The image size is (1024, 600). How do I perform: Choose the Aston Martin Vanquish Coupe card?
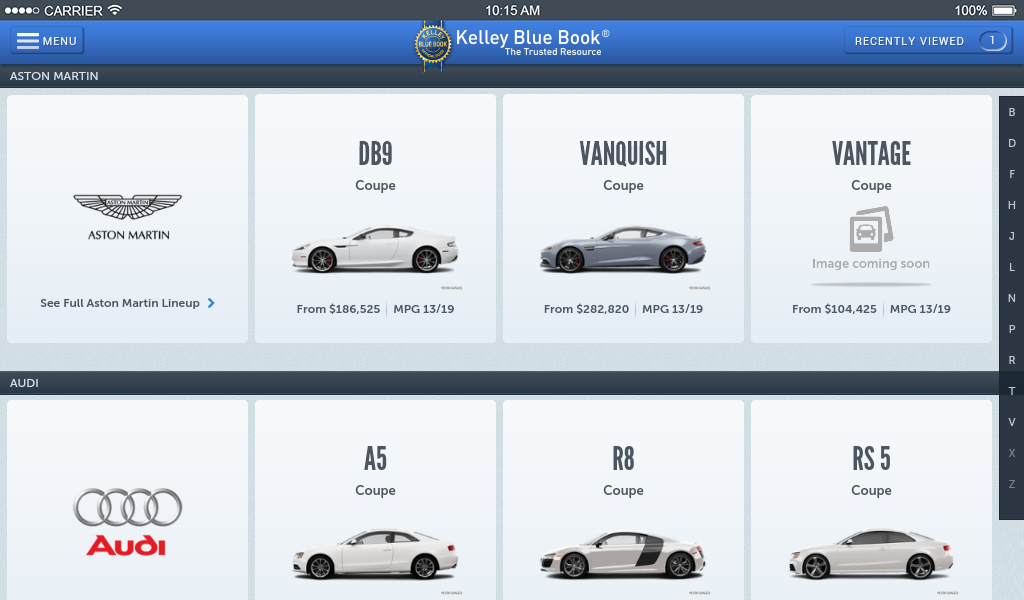(623, 219)
